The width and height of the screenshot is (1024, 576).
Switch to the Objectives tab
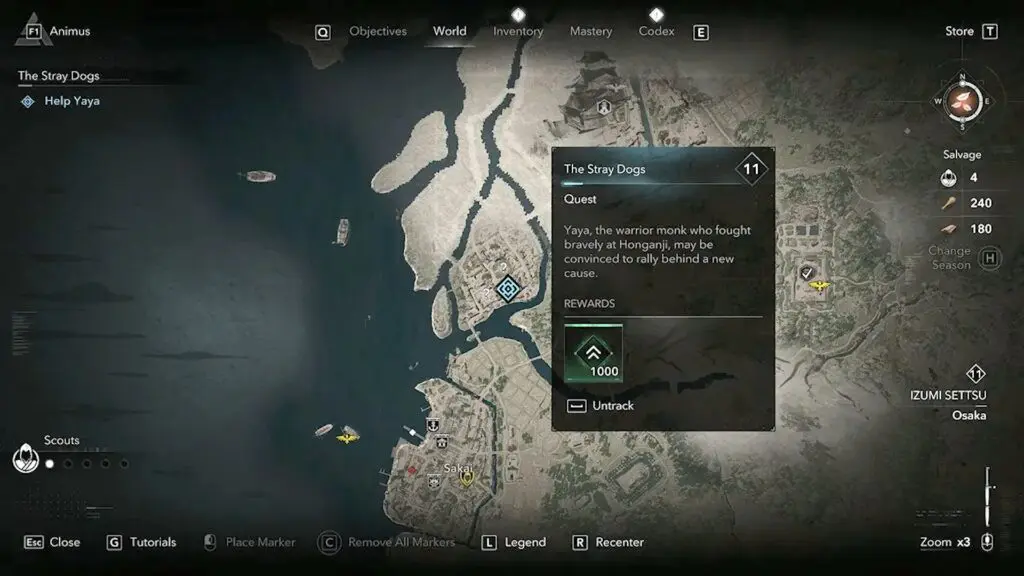click(x=377, y=31)
